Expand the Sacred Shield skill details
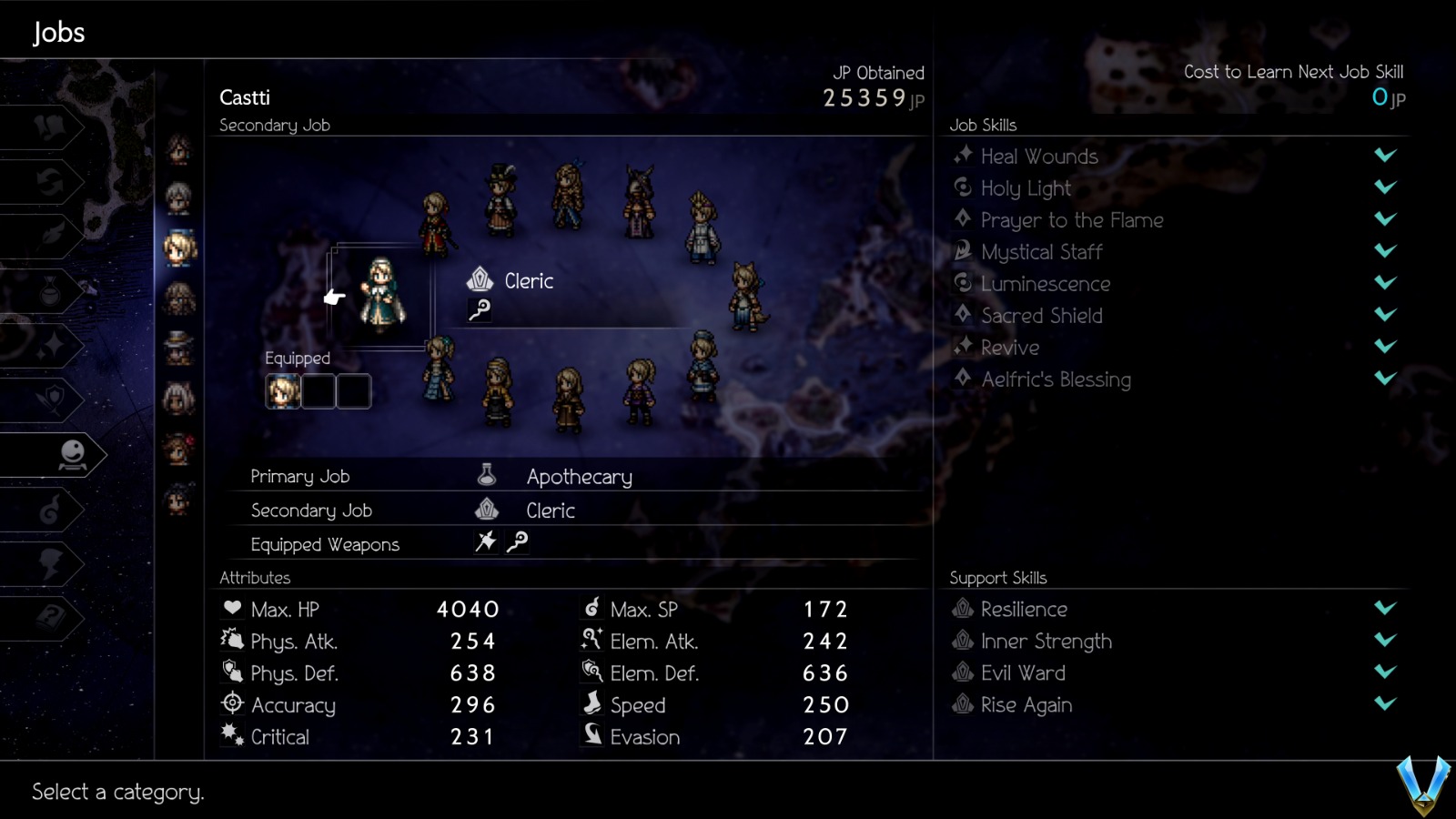 [1384, 315]
